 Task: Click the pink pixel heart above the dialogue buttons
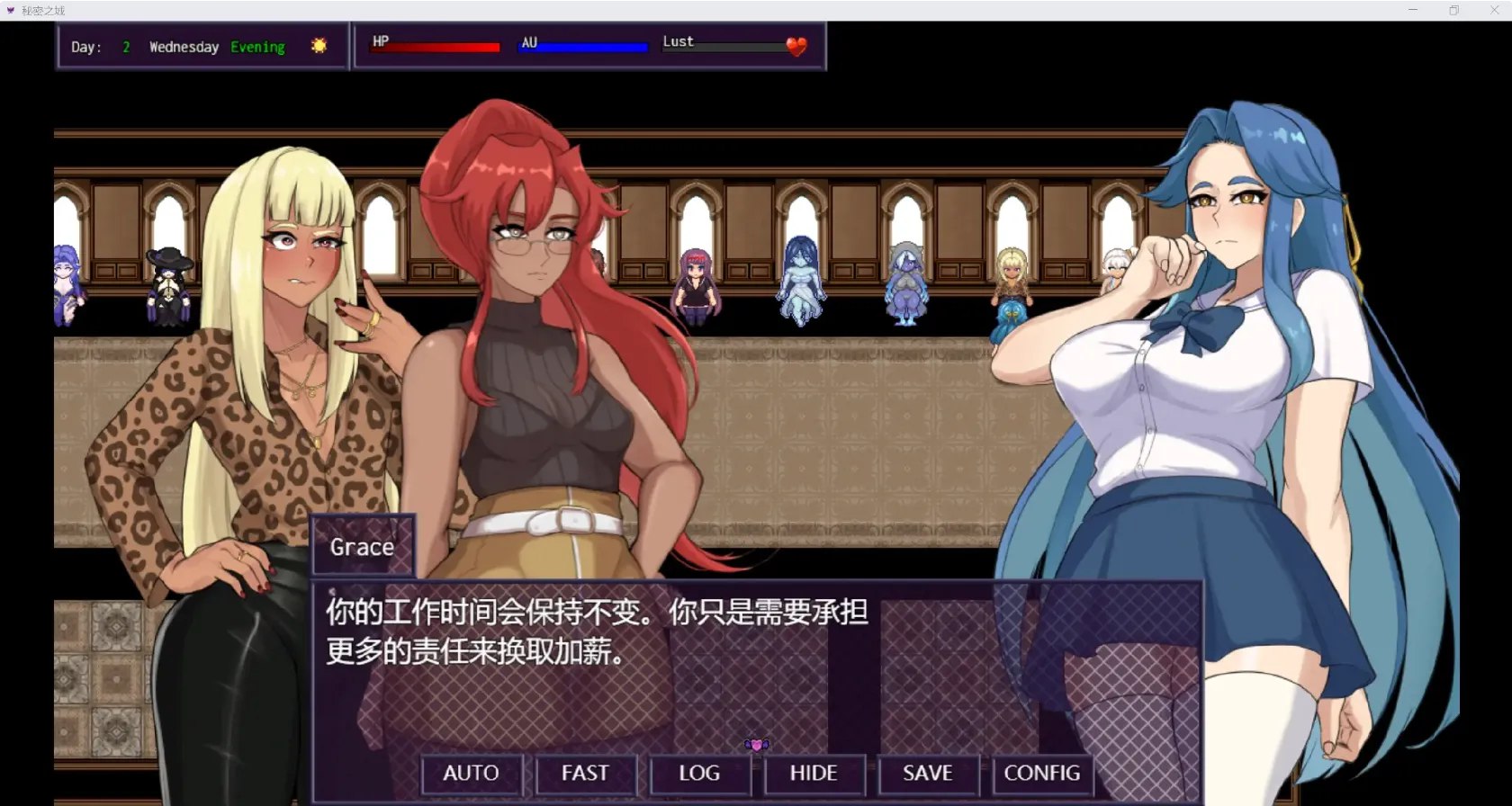pos(757,745)
